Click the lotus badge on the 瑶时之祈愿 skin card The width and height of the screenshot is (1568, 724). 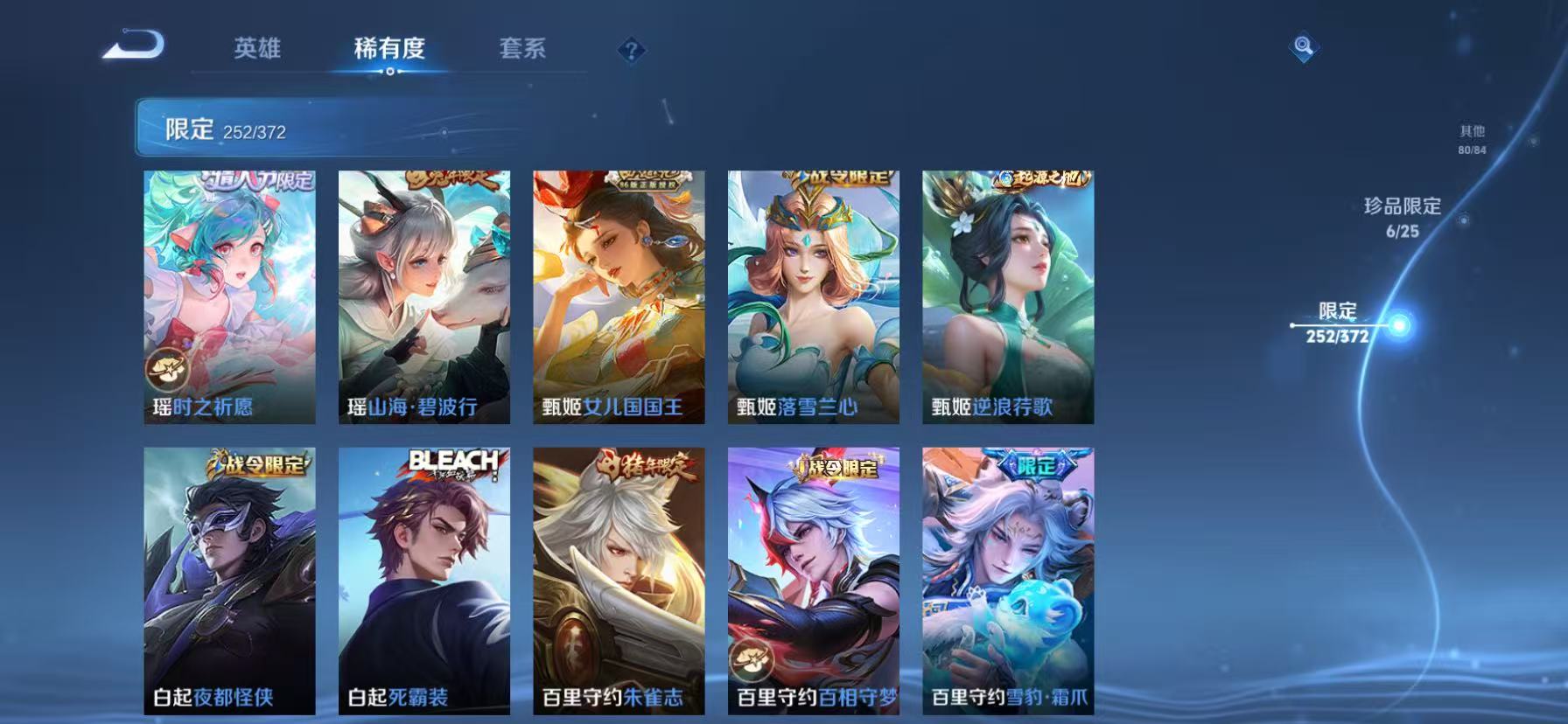point(167,368)
